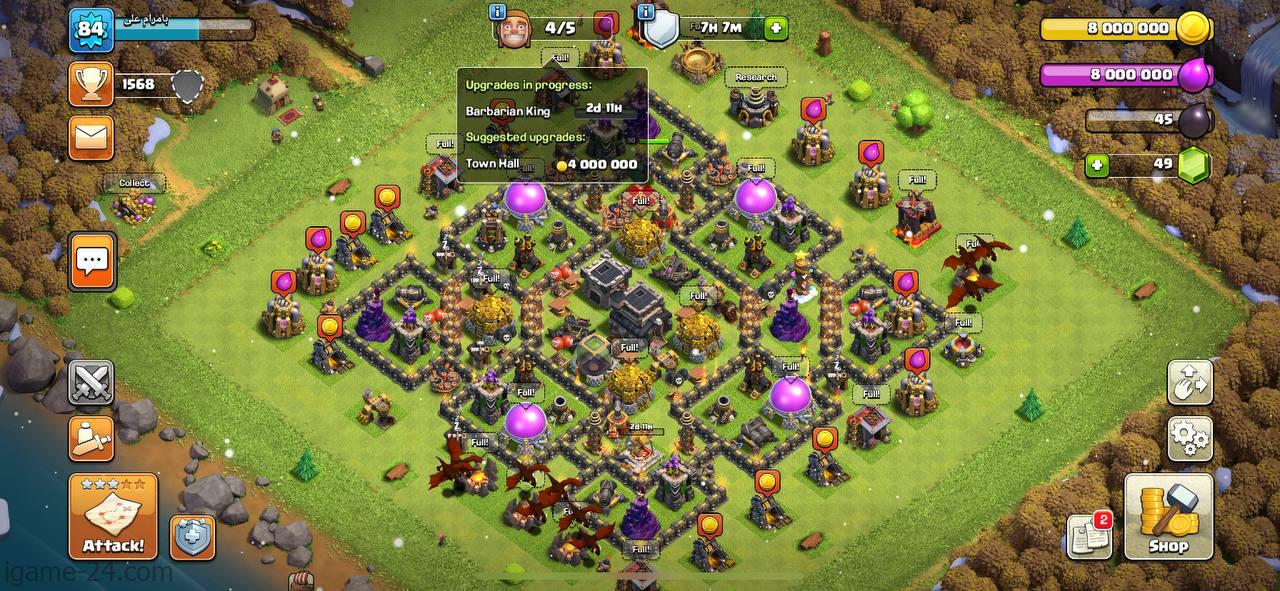Open the village layout editor
Viewport: 1280px width, 591px height.
pos(1190,382)
